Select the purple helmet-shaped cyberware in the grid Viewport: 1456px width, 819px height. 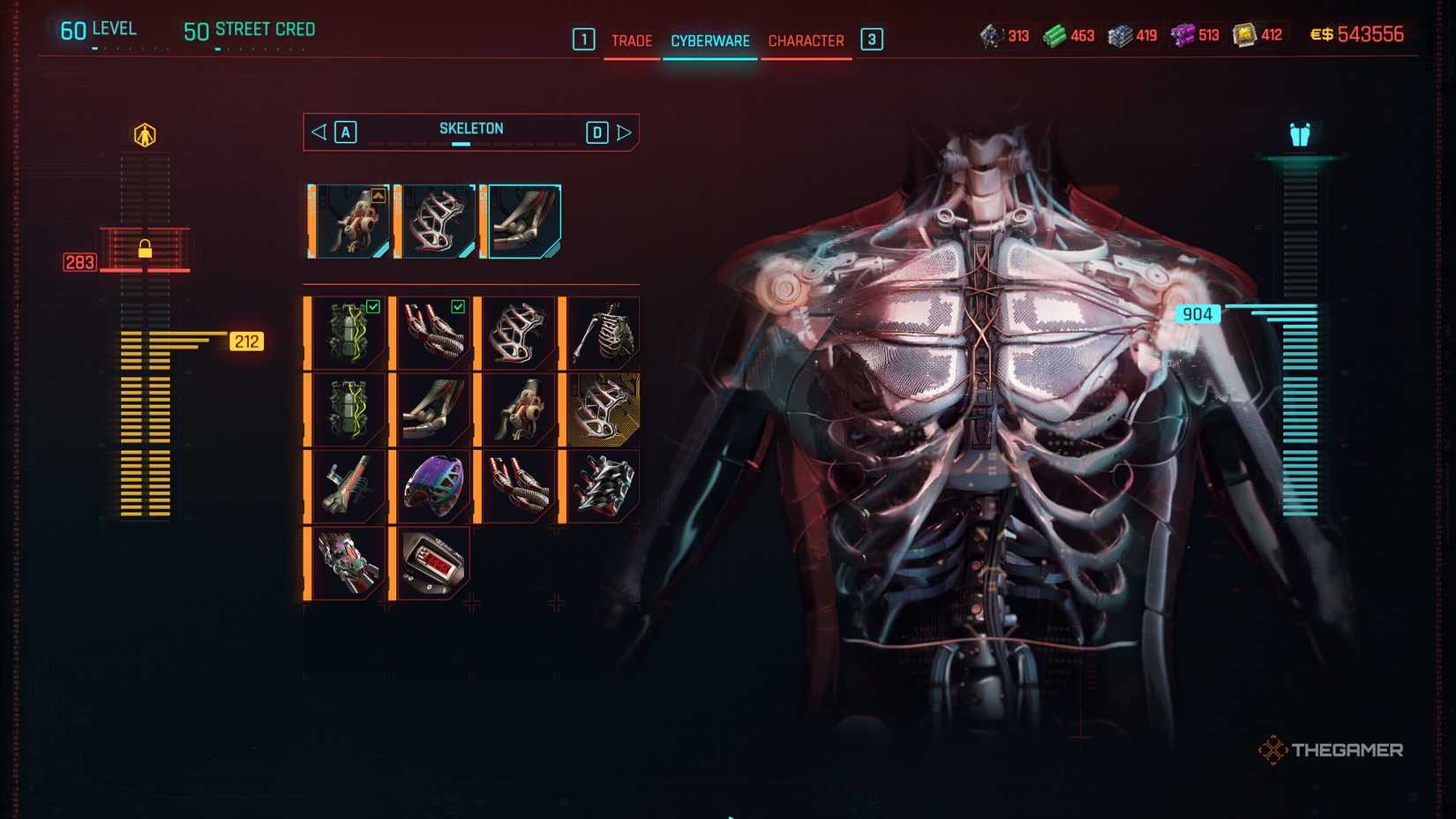434,484
